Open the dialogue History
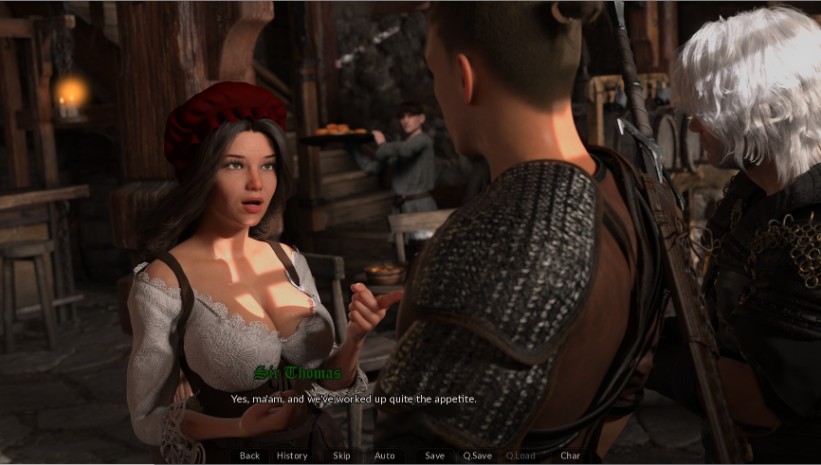 click(292, 456)
